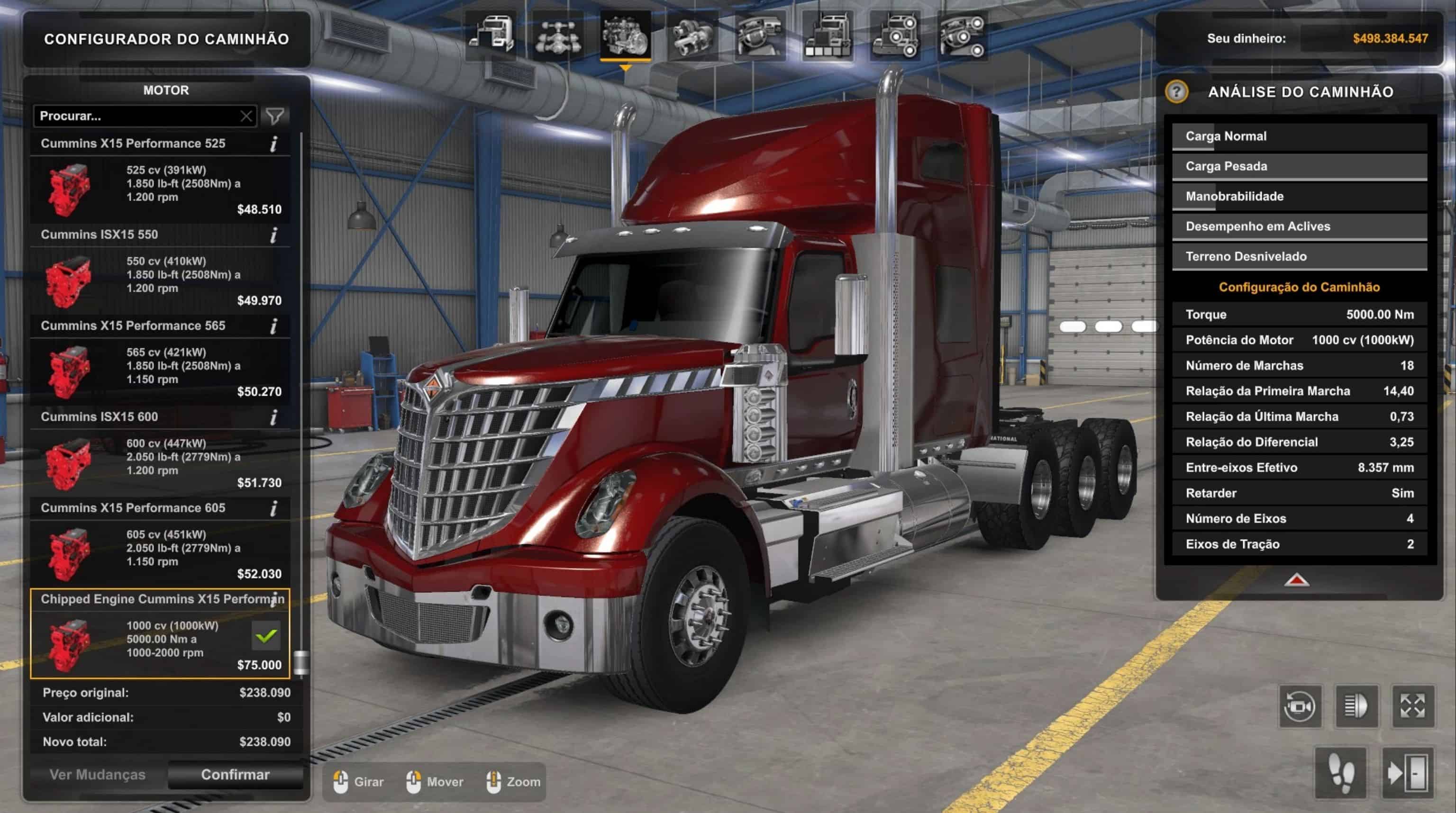The height and width of the screenshot is (813, 1456).
Task: Open the truck analysis help icon
Action: (1177, 91)
